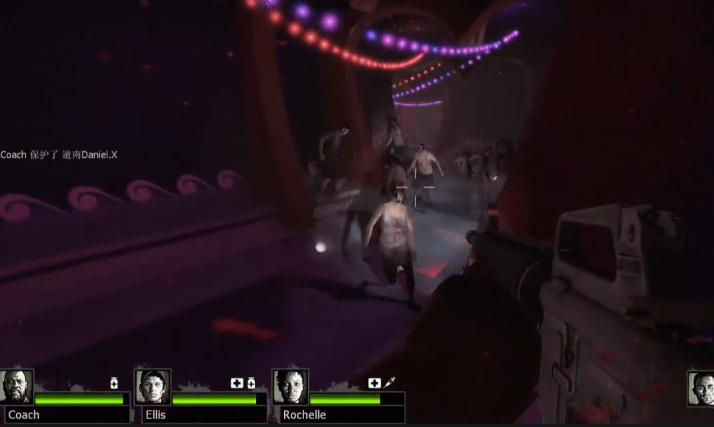This screenshot has height=427, width=714.
Task: Select Rochelle's first aid kit icon
Action: tap(374, 383)
